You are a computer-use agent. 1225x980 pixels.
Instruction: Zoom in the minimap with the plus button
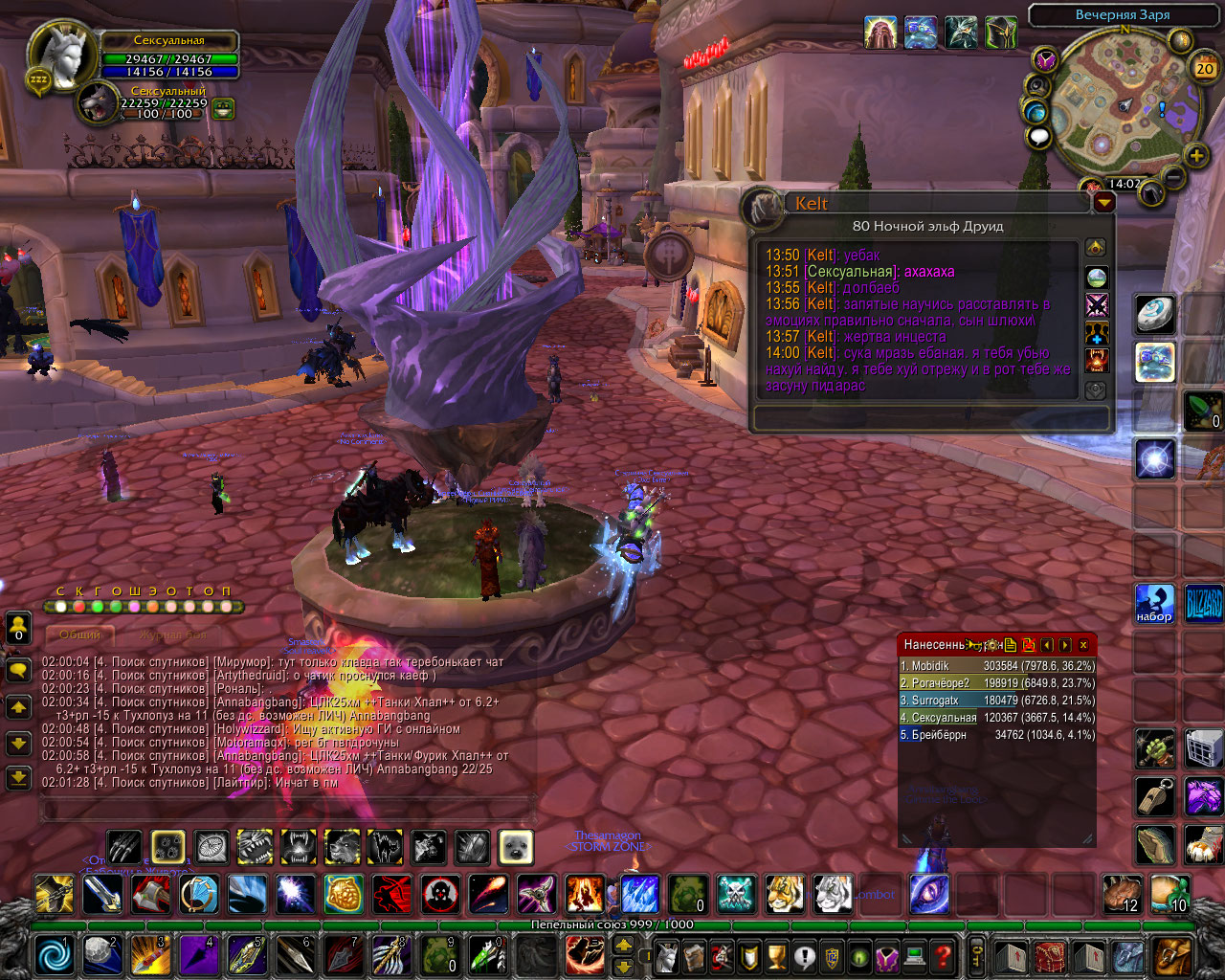click(x=1195, y=156)
